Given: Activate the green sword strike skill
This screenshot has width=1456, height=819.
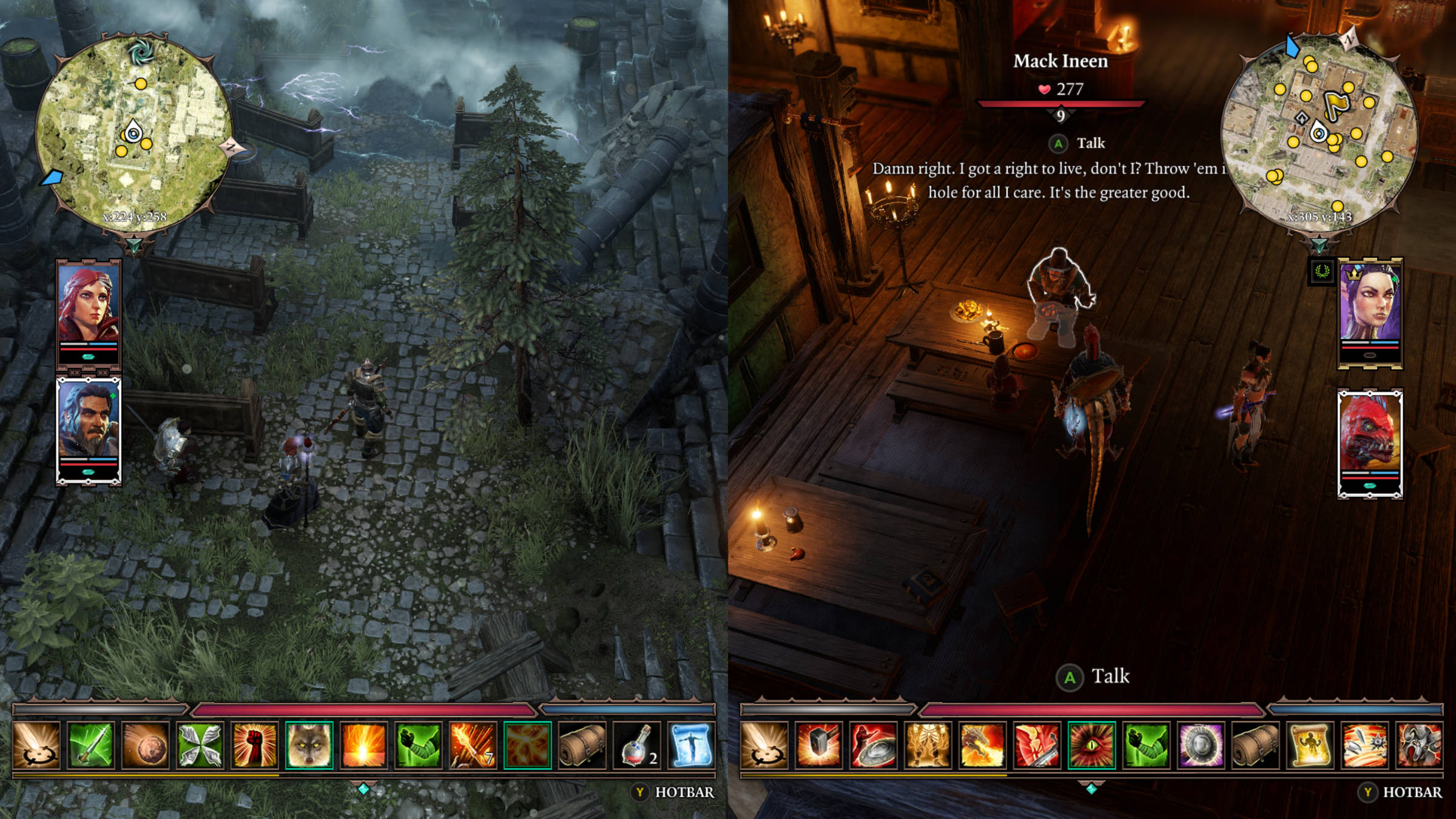Looking at the screenshot, I should click(90, 745).
